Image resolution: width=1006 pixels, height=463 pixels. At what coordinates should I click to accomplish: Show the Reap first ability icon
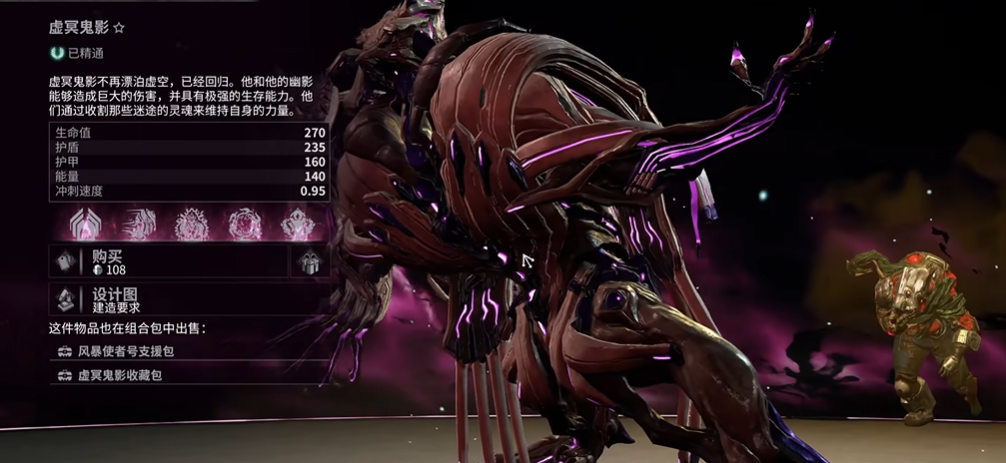[x=139, y=224]
